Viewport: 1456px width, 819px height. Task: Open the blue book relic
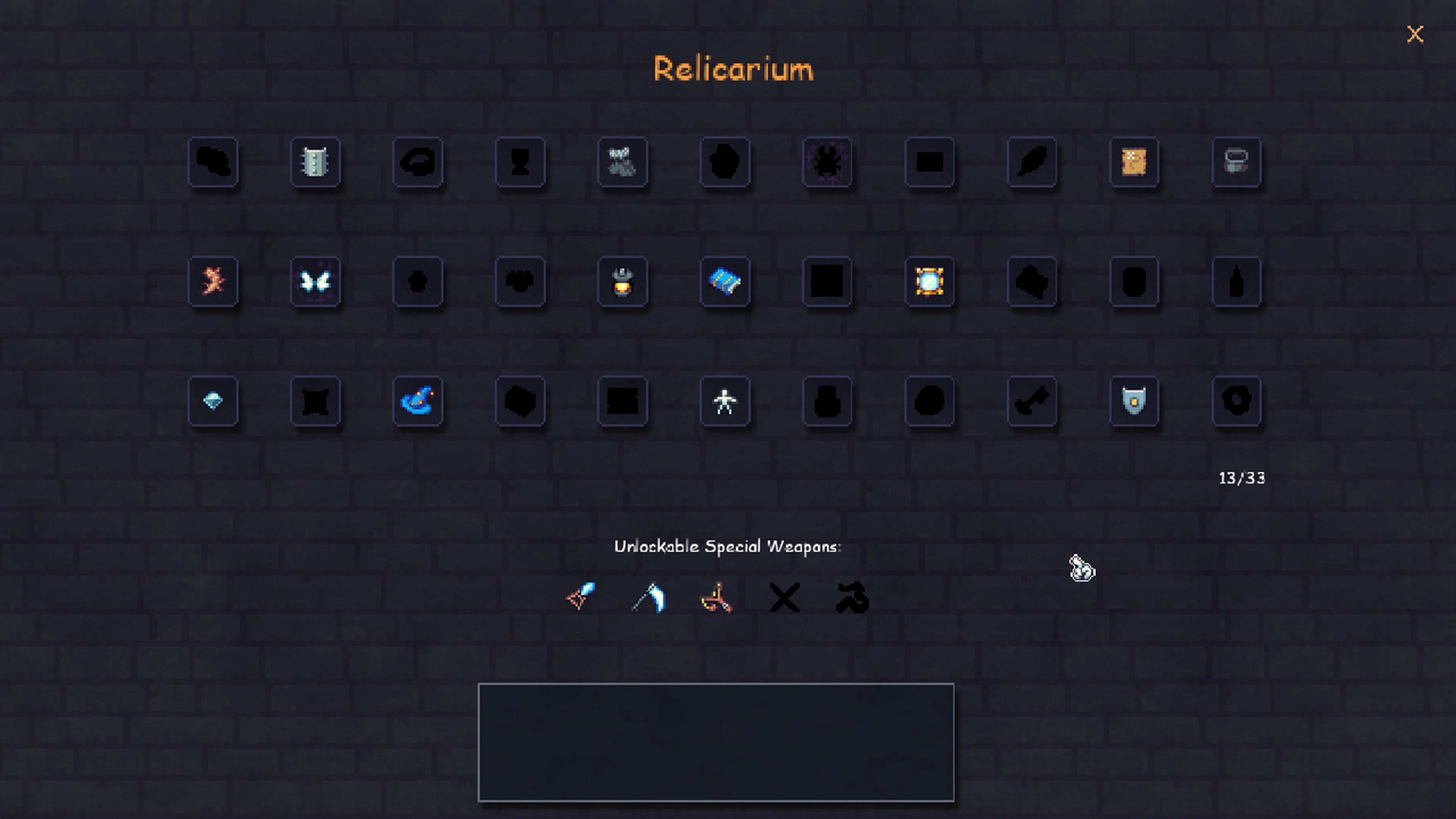[x=725, y=282]
